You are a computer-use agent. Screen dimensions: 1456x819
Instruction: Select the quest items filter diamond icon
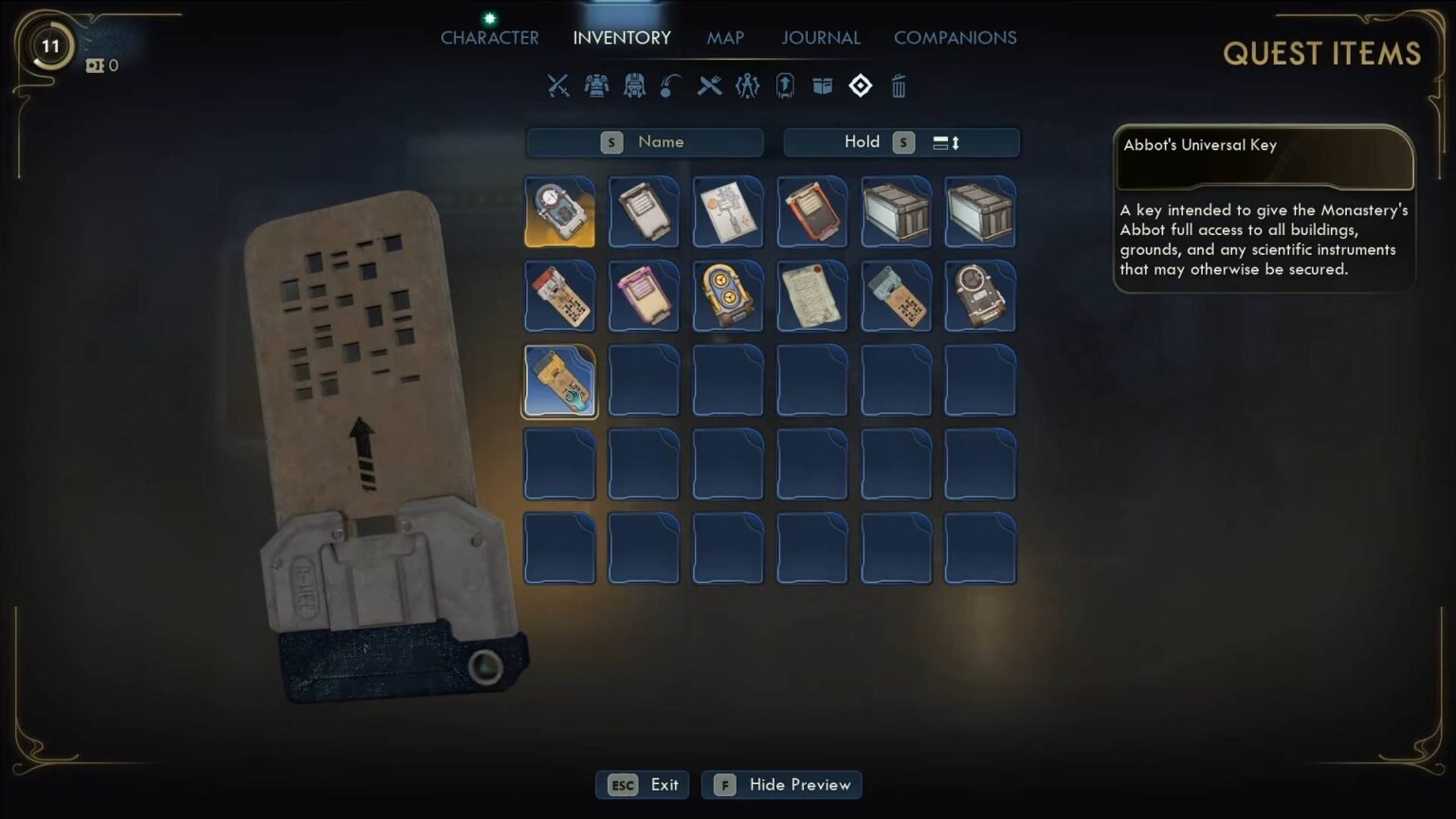(x=860, y=86)
